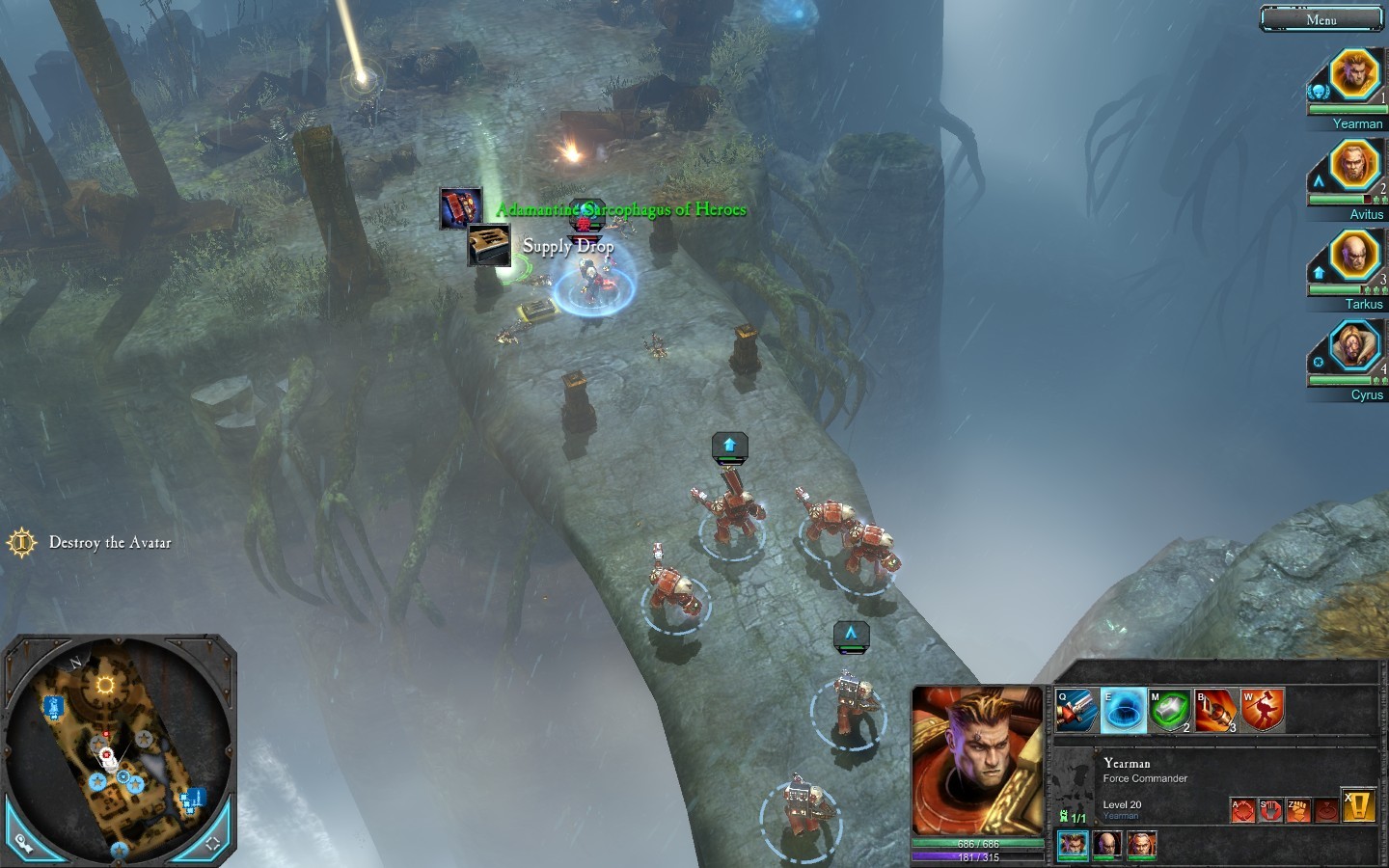Click the Destroy the Avatar objective
This screenshot has width=1389, height=868.
tap(109, 543)
